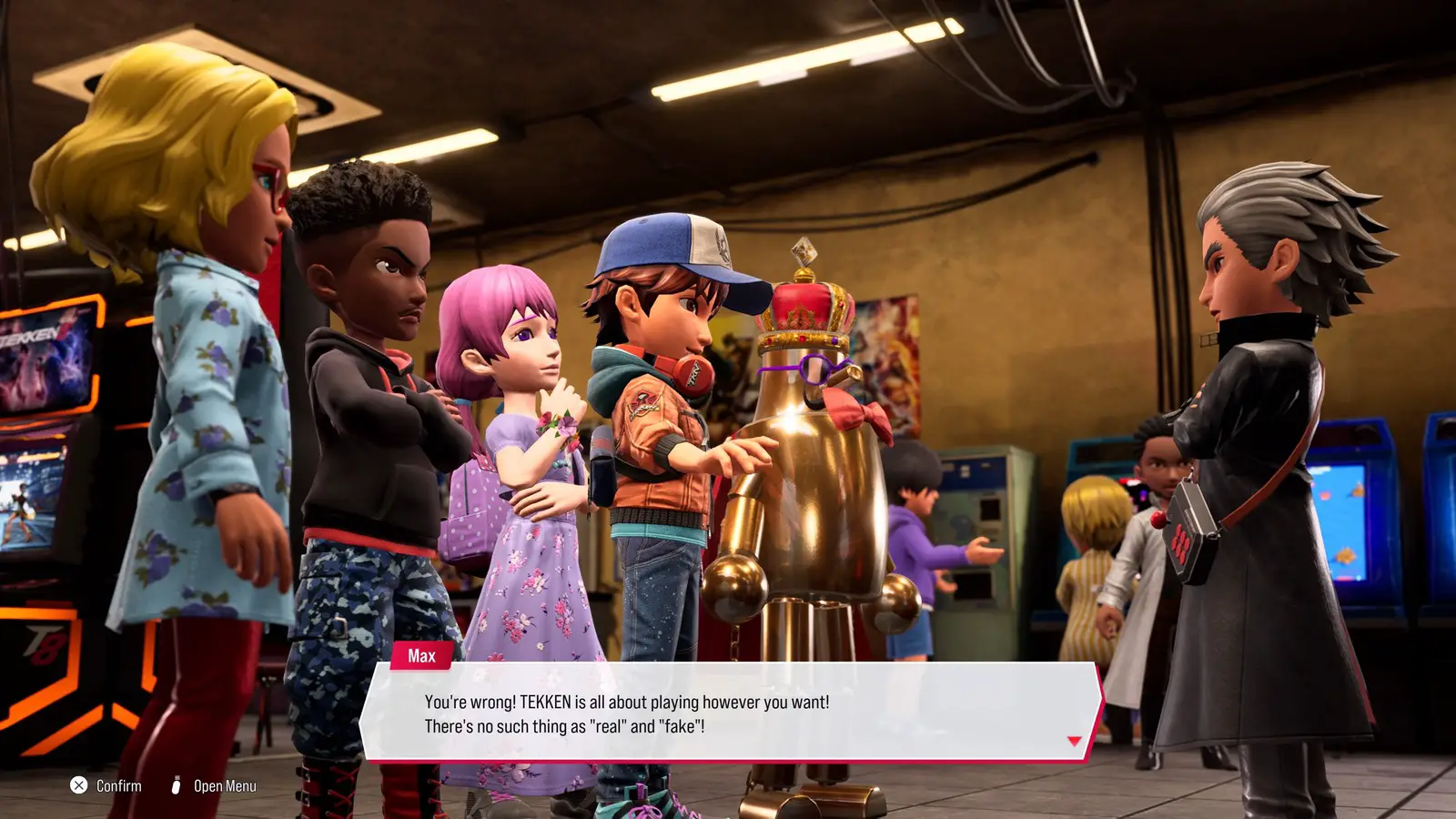
Task: Select the Confirm prompt label
Action: pyautogui.click(x=118, y=786)
